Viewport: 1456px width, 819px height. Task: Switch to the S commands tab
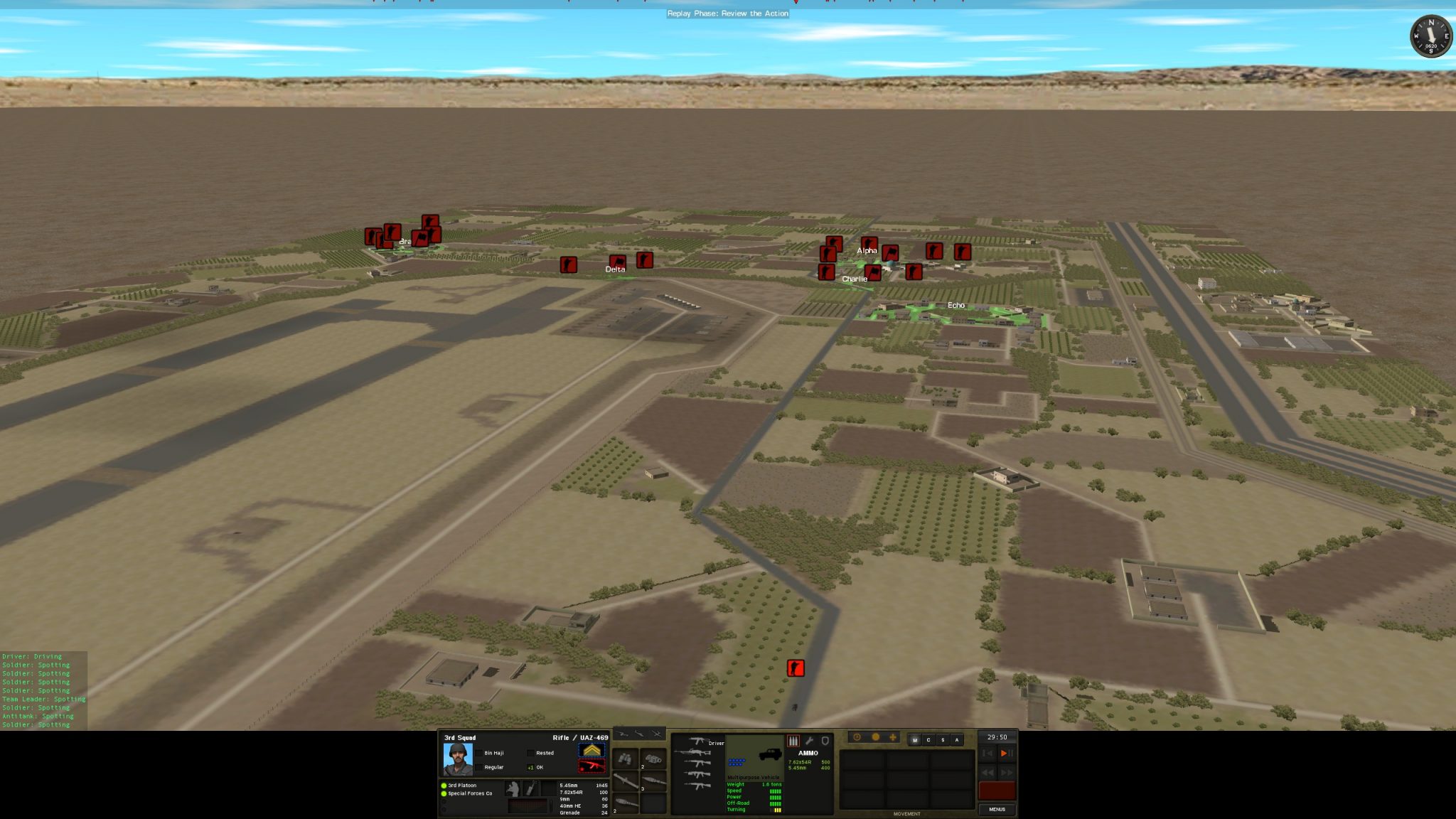point(943,740)
